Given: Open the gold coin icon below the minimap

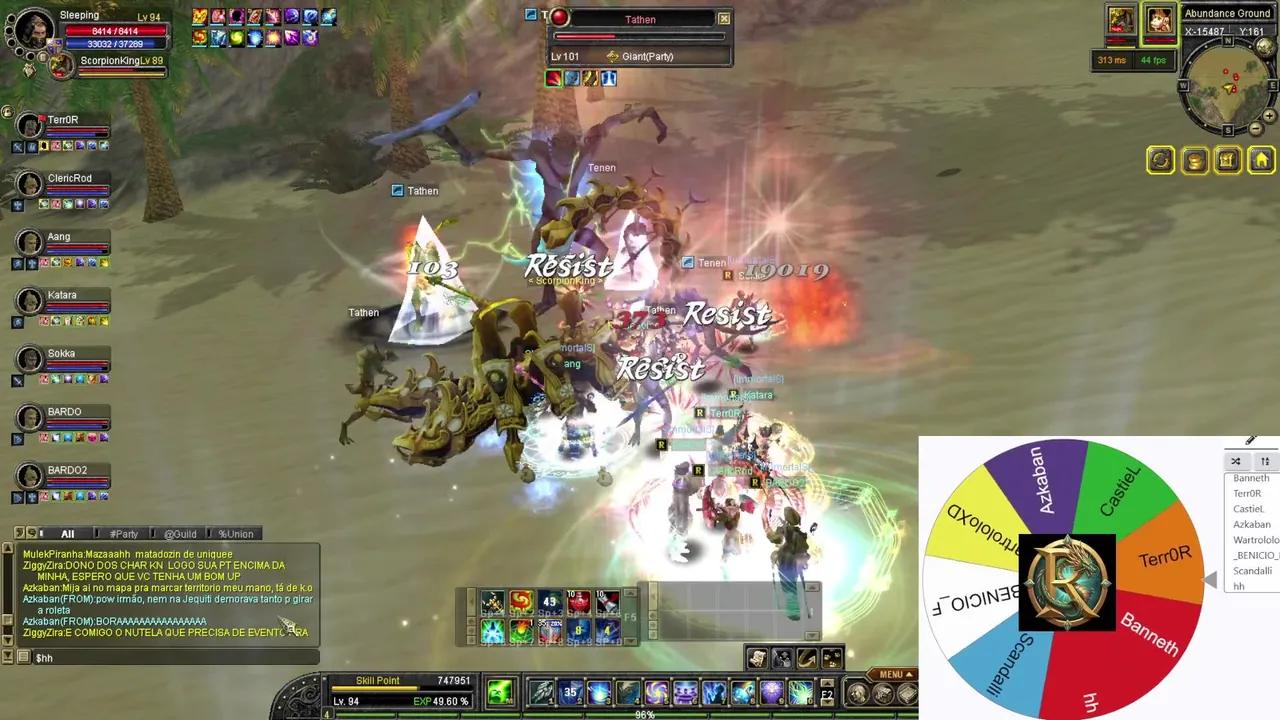Looking at the screenshot, I should pos(1195,160).
